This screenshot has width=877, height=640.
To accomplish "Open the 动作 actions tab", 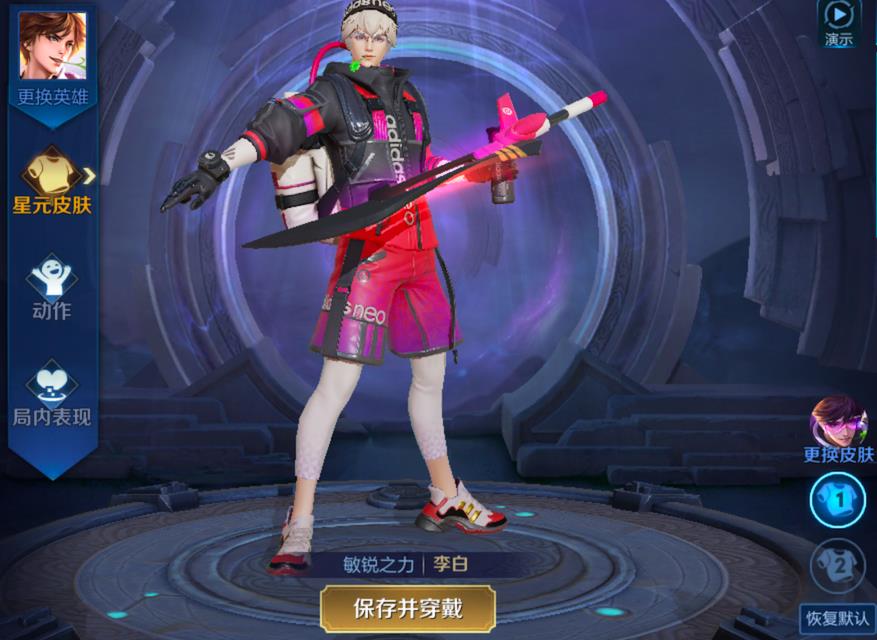I will 52,287.
